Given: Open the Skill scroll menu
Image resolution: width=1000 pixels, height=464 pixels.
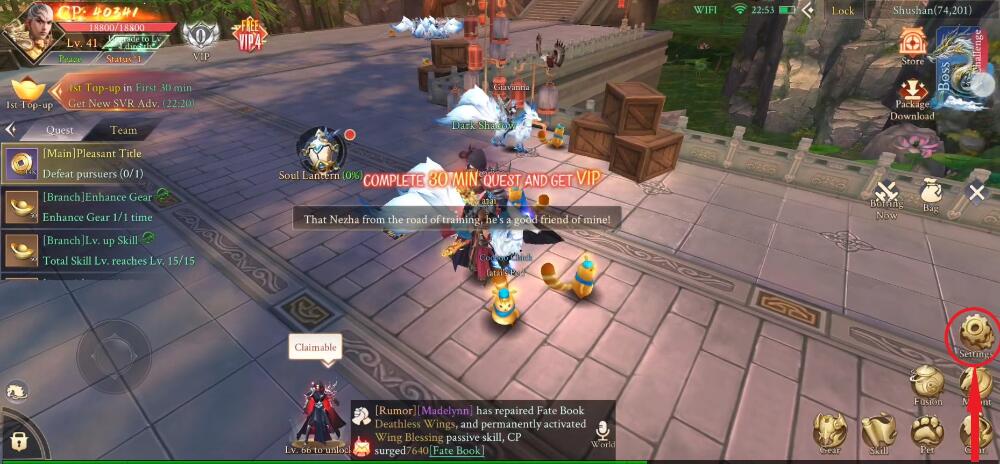Looking at the screenshot, I should (x=879, y=433).
